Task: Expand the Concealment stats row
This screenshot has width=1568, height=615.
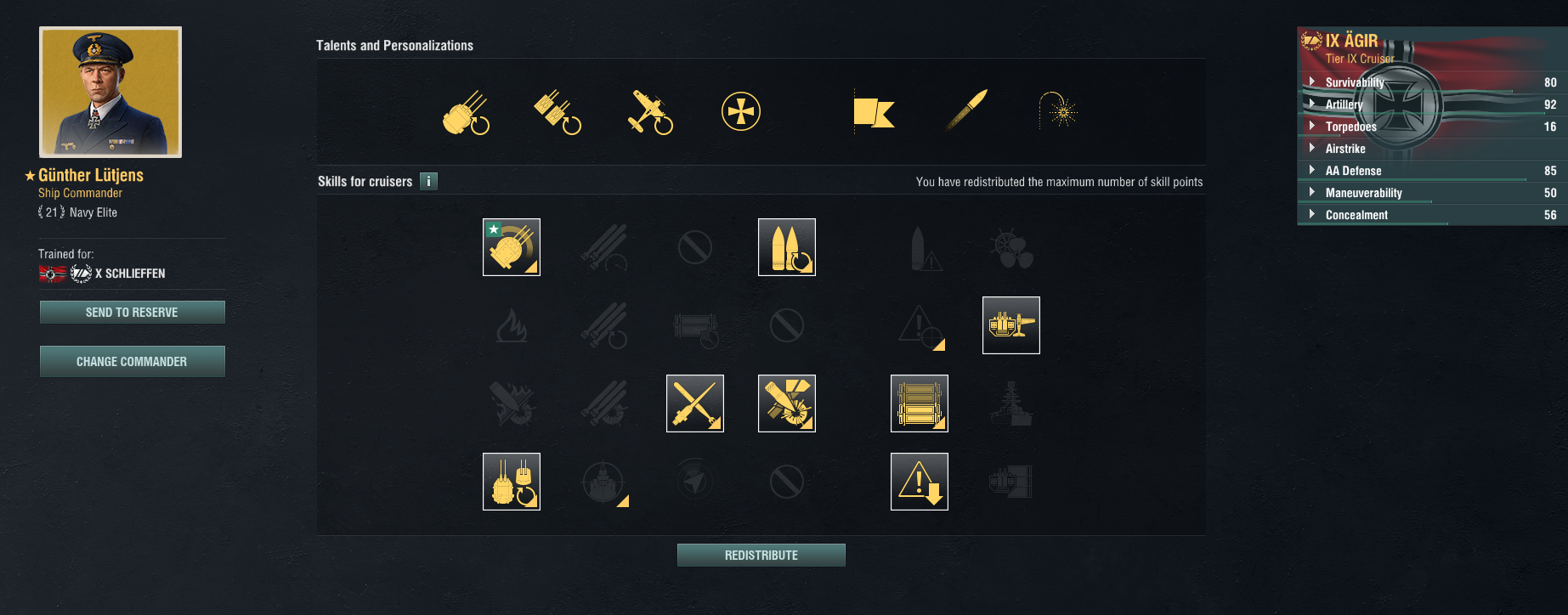Action: (1313, 215)
